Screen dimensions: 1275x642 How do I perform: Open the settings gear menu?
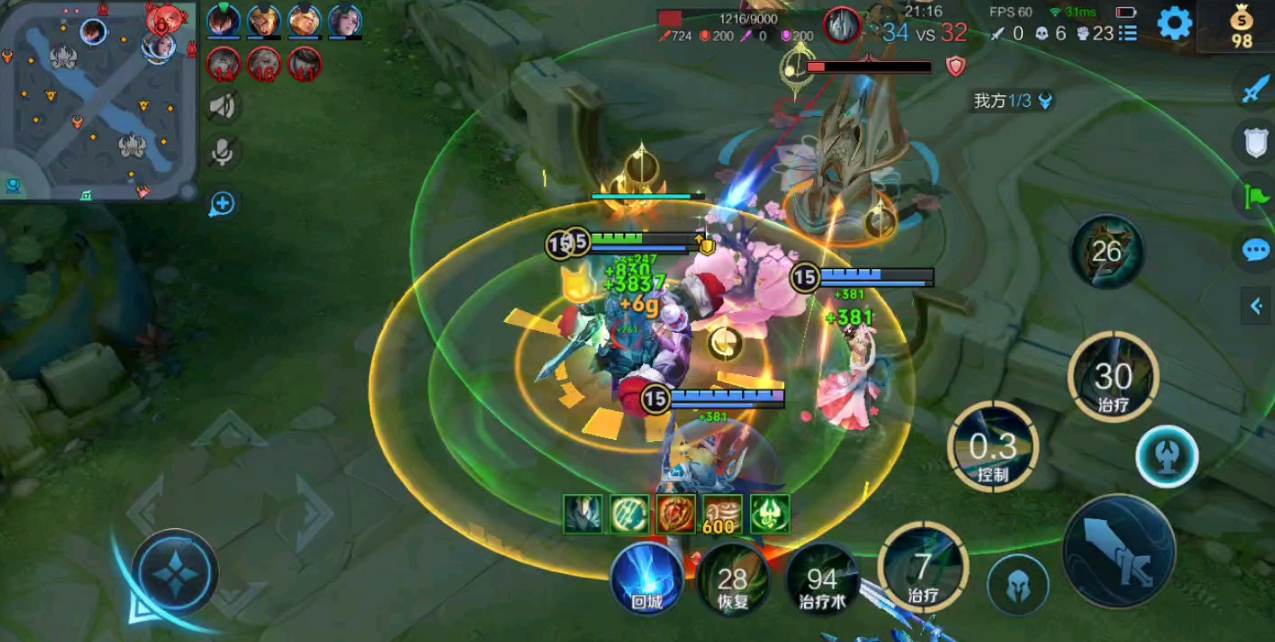[x=1175, y=23]
